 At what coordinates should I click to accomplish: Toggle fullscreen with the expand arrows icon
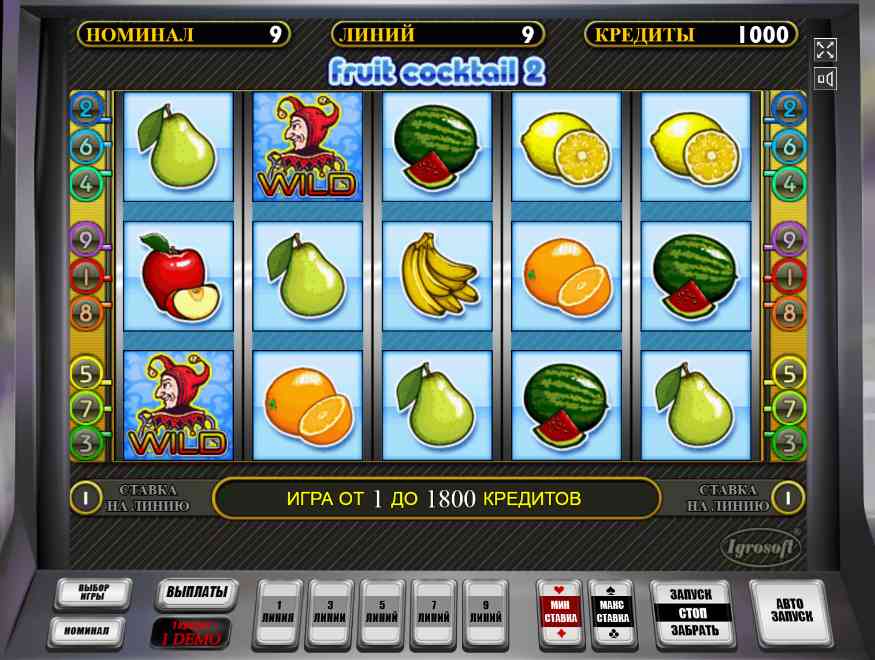(x=825, y=49)
